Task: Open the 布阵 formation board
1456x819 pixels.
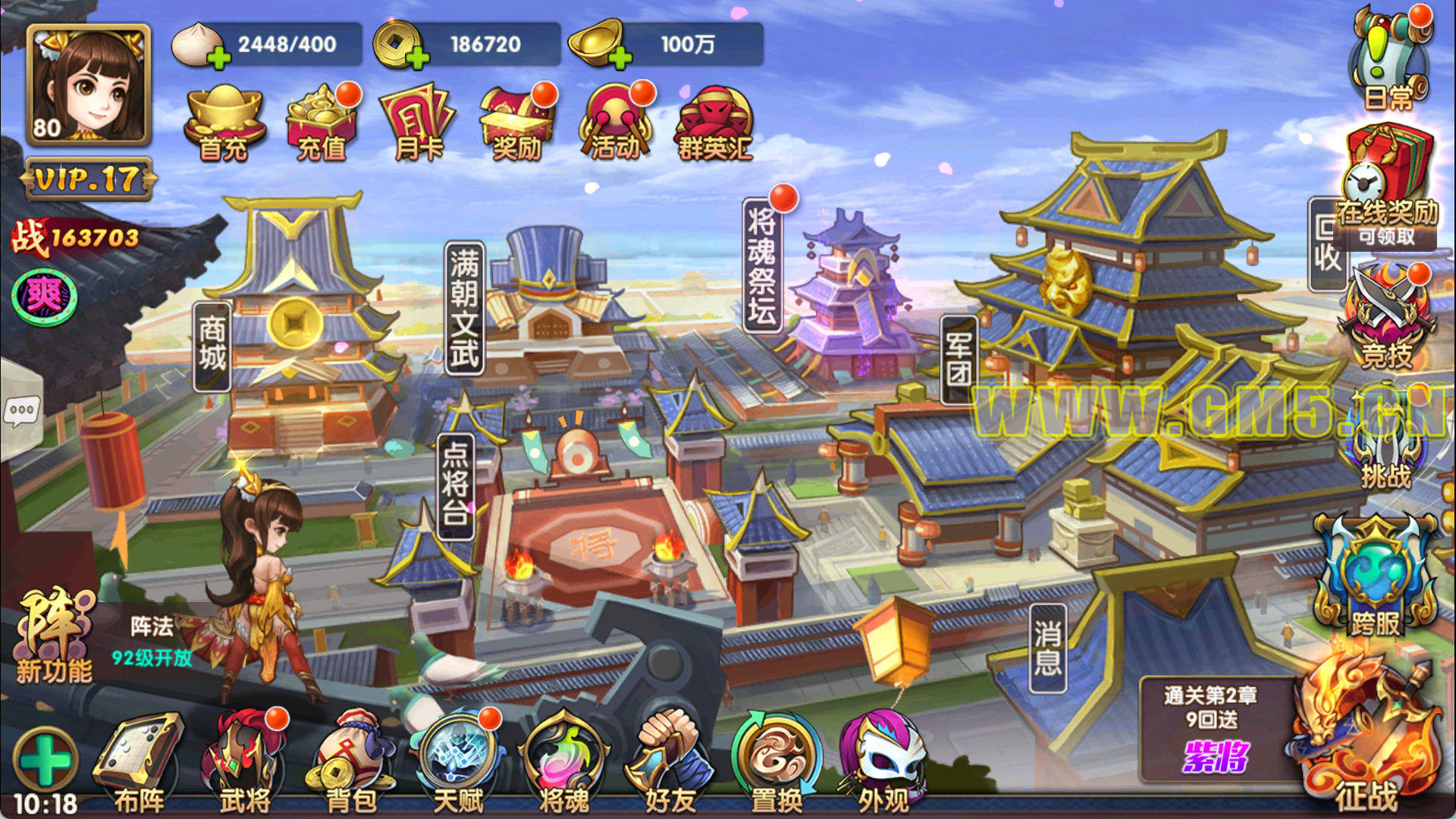Action: pos(139,762)
